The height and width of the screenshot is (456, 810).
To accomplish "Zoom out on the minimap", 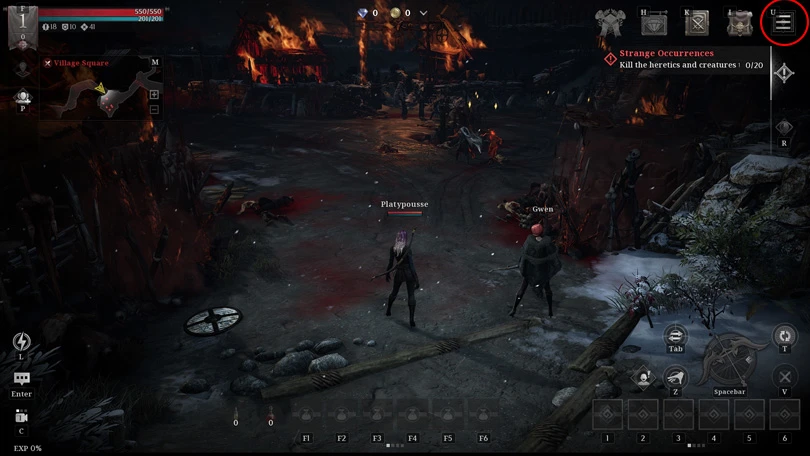I will 154,109.
